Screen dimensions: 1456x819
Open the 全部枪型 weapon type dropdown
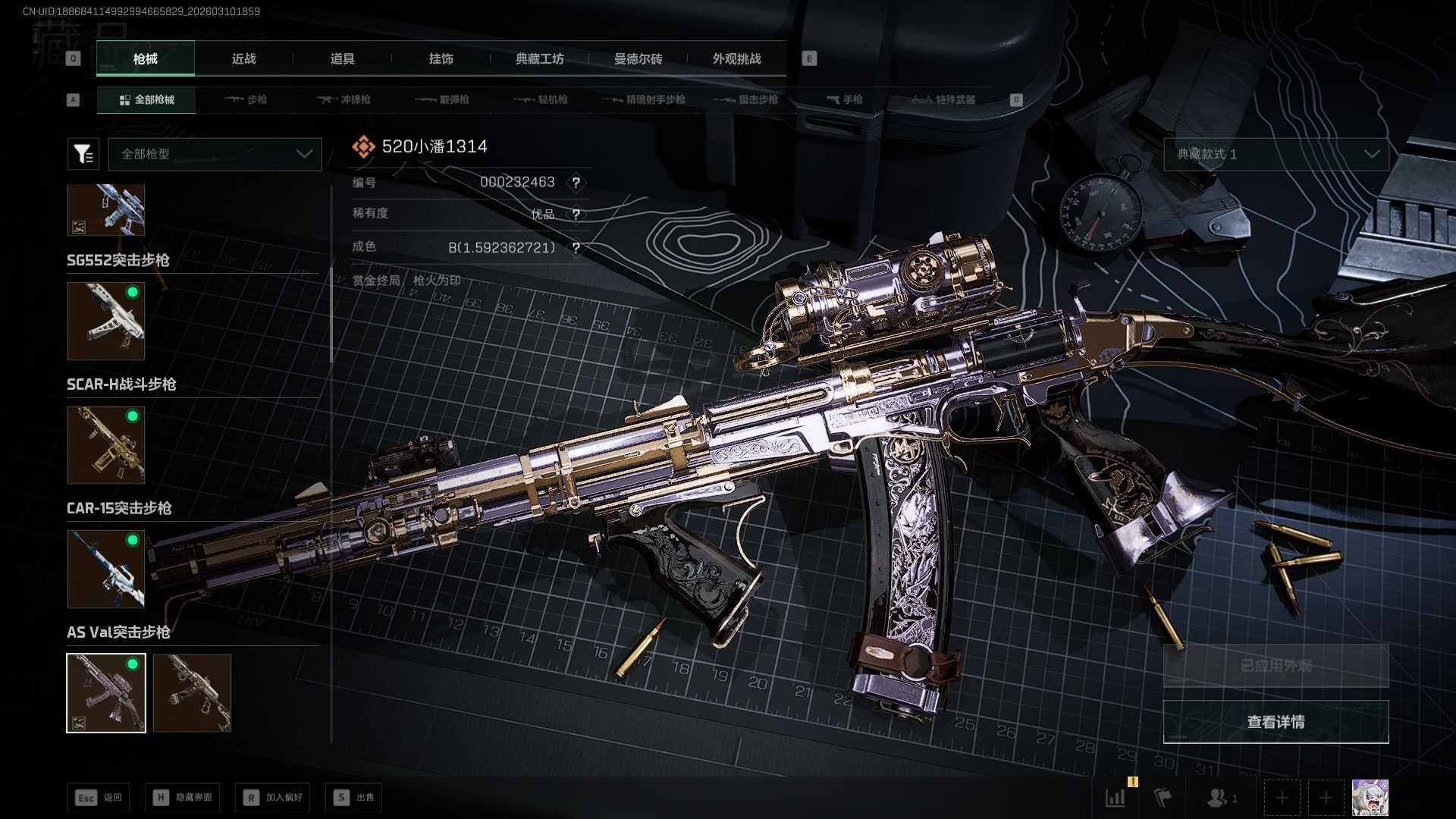coord(215,154)
